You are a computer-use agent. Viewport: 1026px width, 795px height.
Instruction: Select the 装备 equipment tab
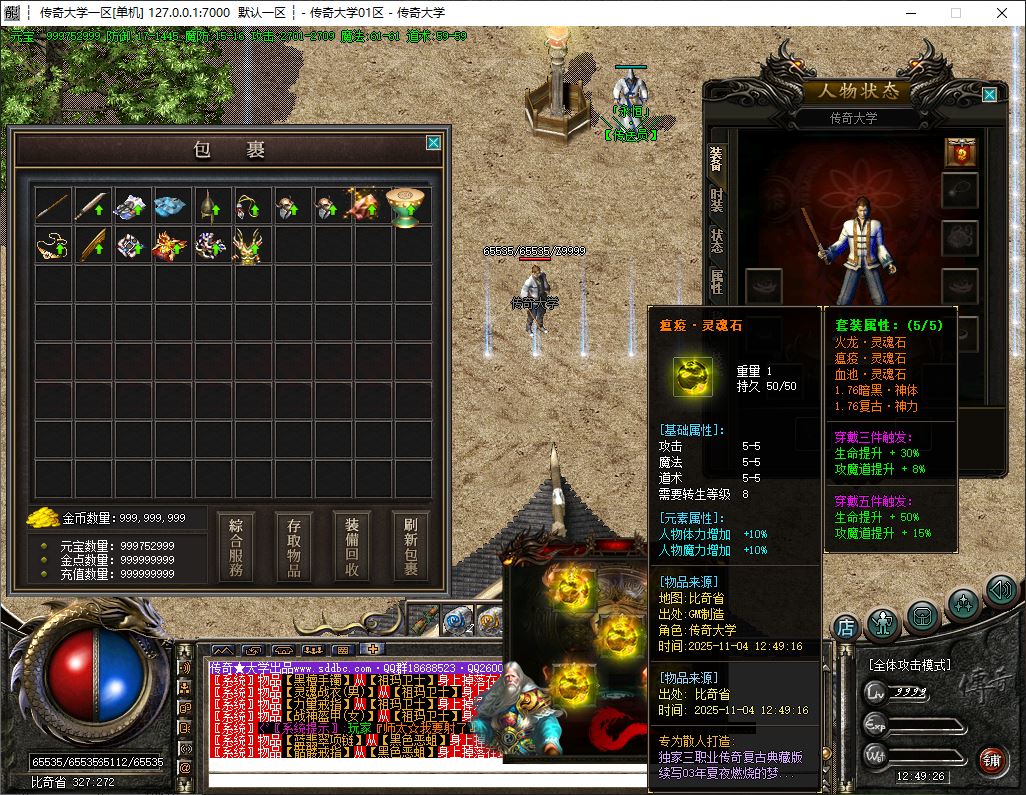click(716, 158)
